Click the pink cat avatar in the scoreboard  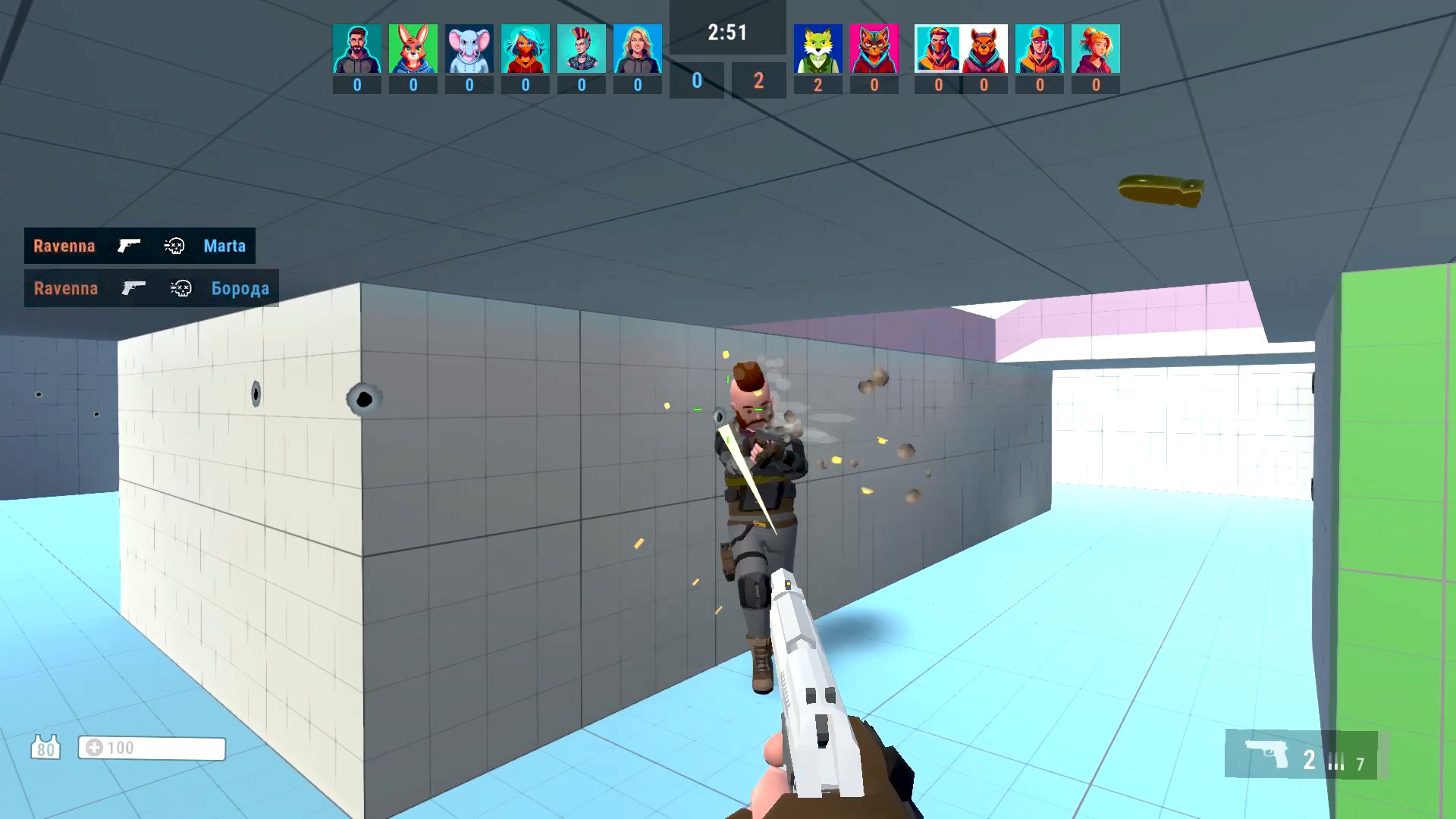click(x=874, y=49)
